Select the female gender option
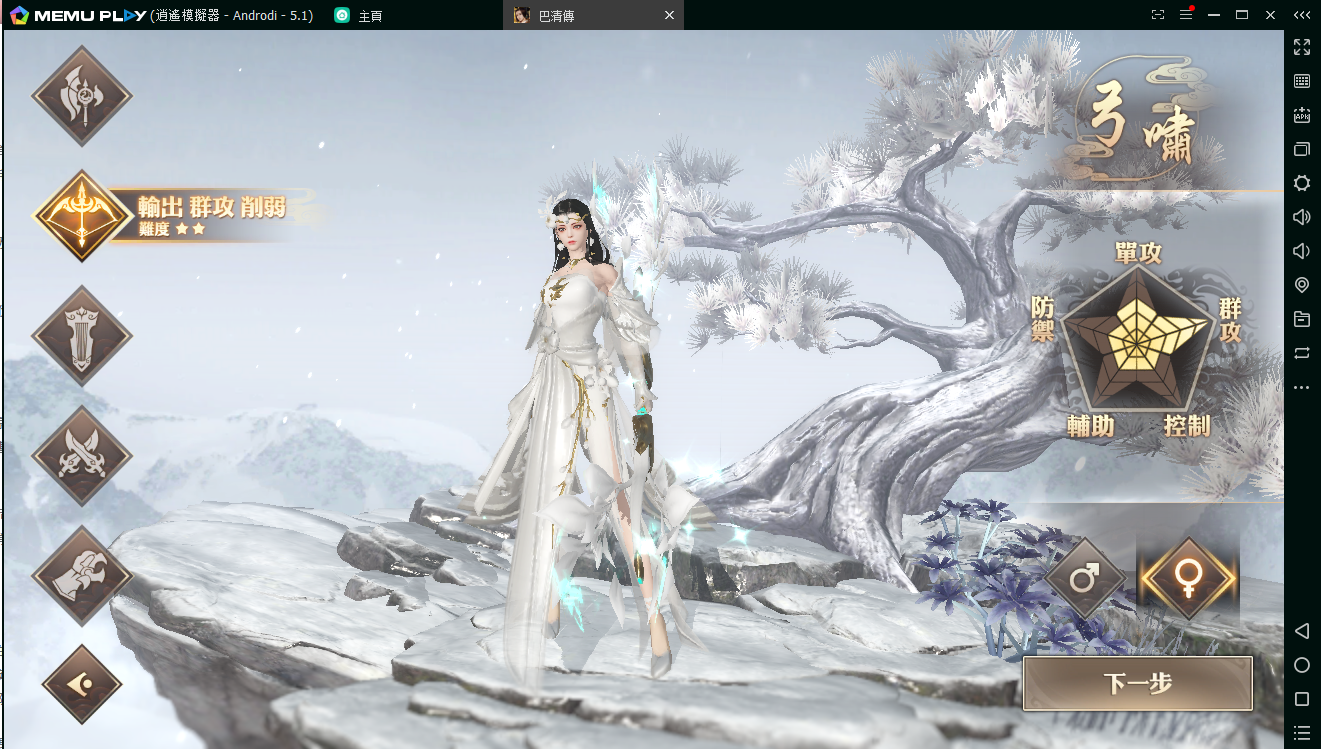Viewport: 1321px width, 749px height. click(1189, 577)
